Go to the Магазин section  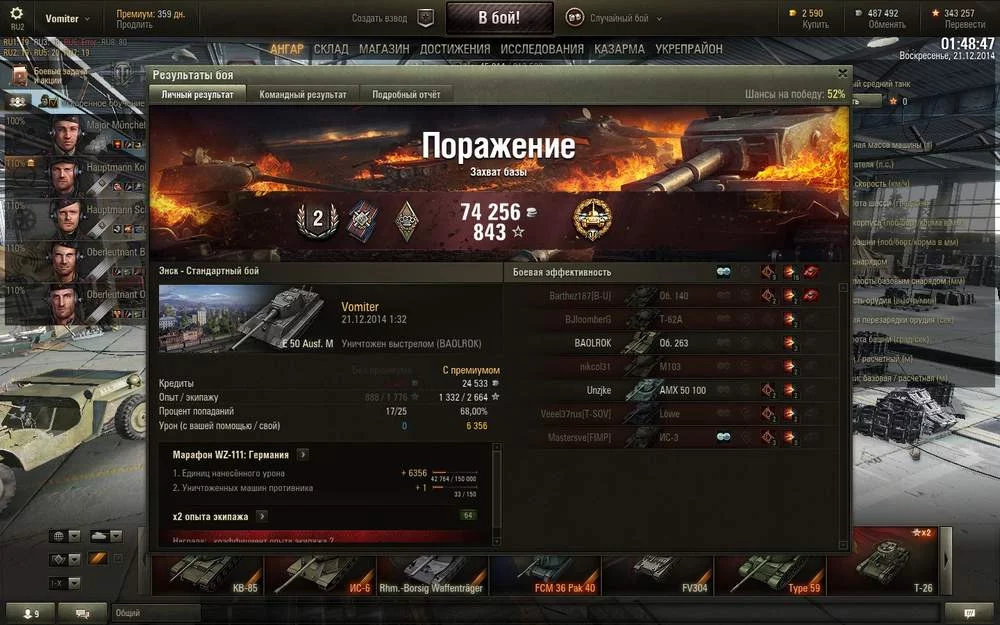(384, 49)
